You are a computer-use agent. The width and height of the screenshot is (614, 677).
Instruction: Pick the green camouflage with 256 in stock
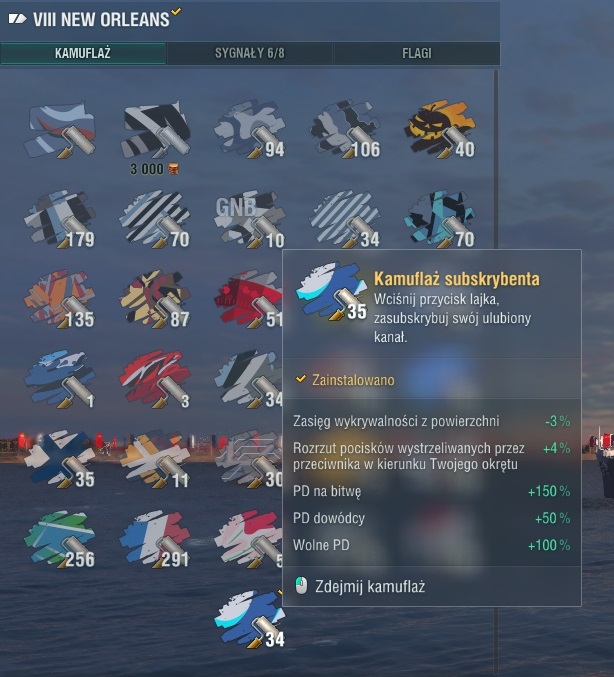[60, 539]
